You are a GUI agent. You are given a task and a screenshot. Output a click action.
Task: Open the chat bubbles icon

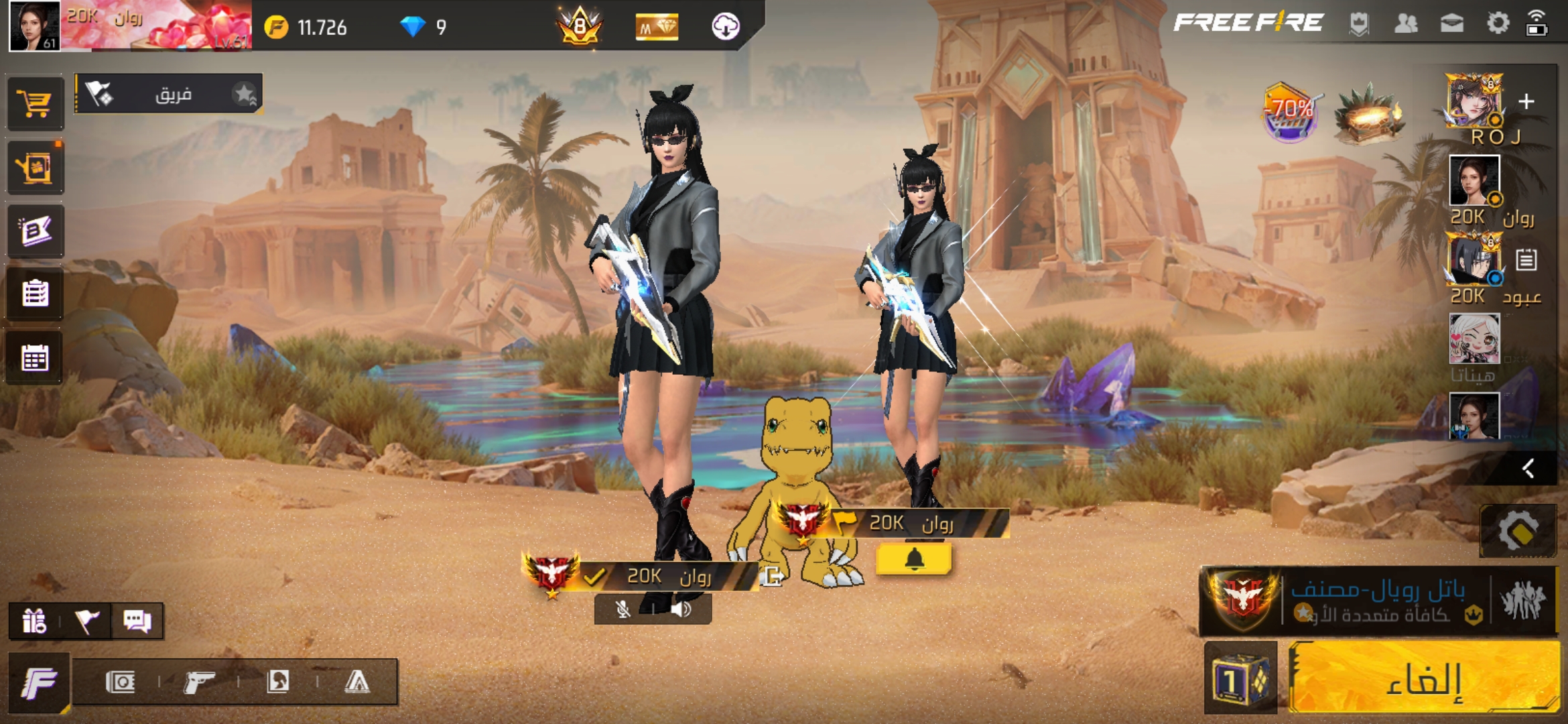[137, 621]
